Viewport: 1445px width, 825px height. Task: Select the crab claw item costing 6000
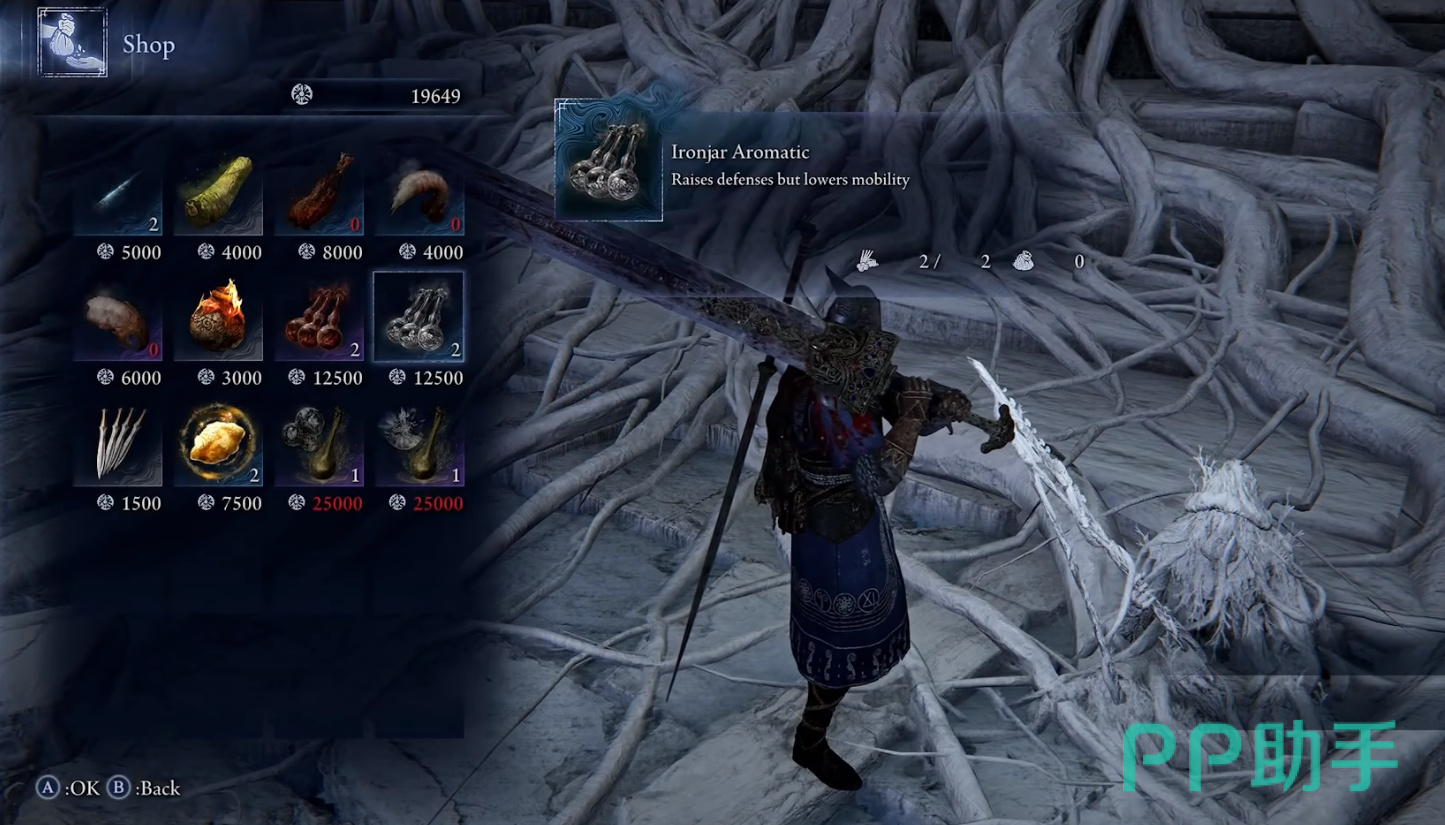pyautogui.click(x=118, y=320)
